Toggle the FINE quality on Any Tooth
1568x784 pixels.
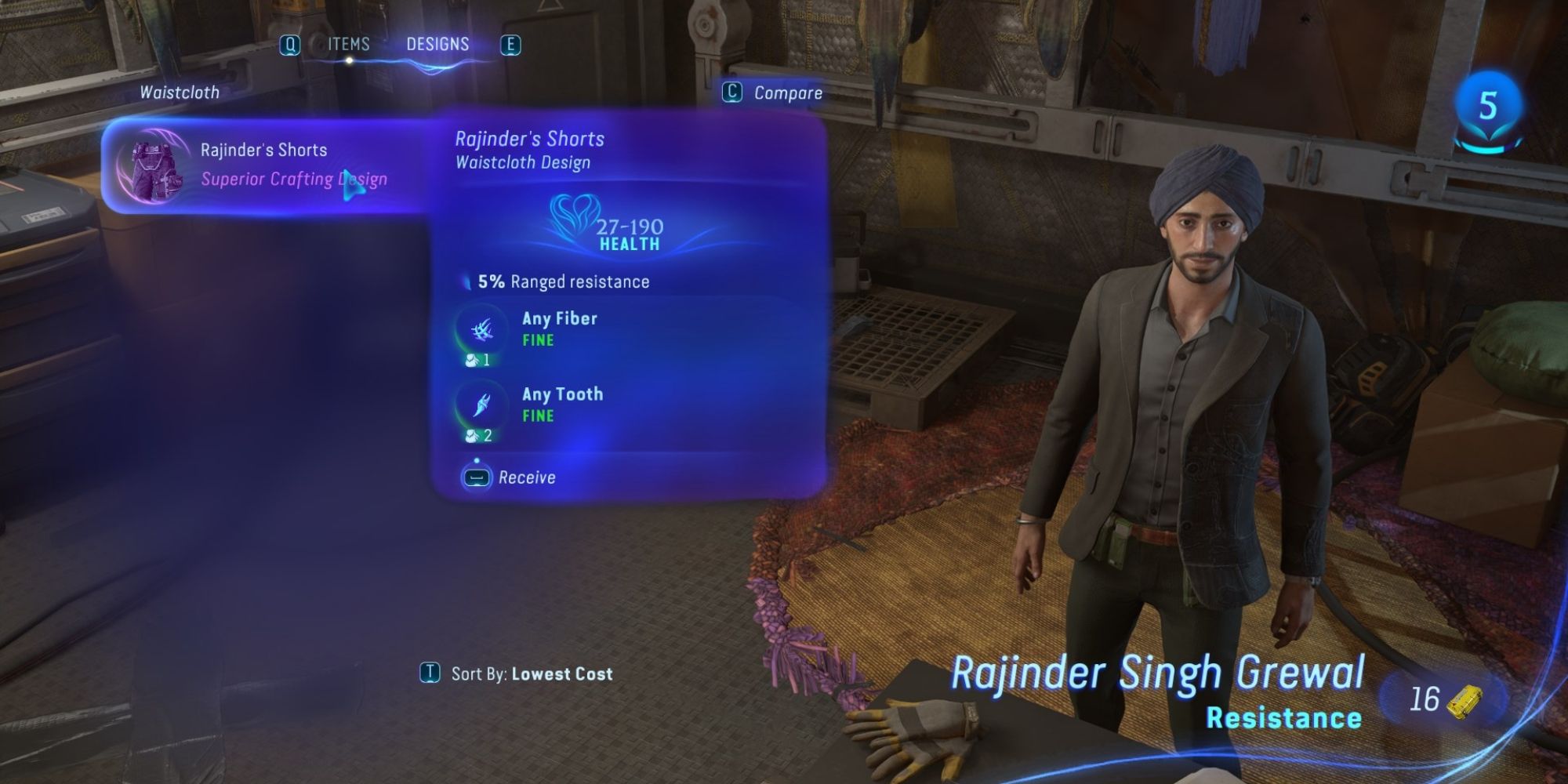[x=536, y=416]
